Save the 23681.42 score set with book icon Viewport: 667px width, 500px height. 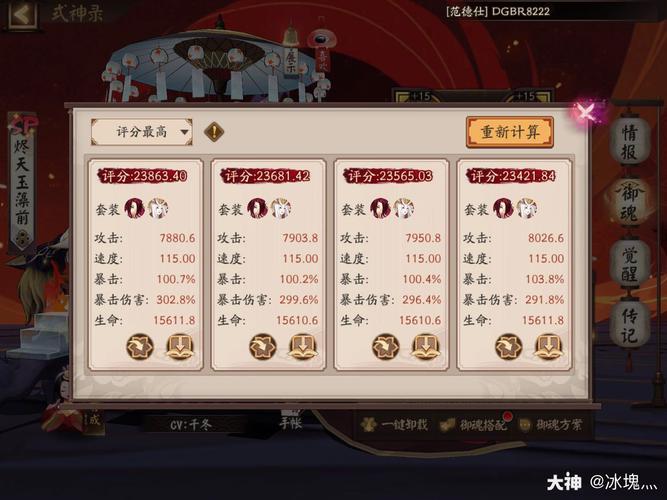click(302, 347)
